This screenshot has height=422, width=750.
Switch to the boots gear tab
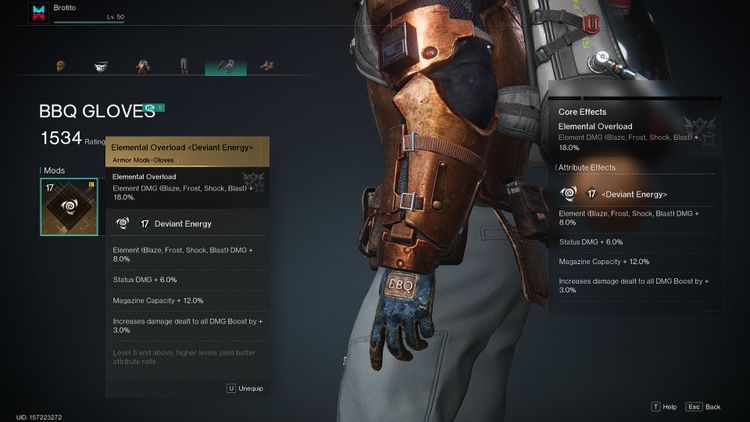pyautogui.click(x=267, y=66)
